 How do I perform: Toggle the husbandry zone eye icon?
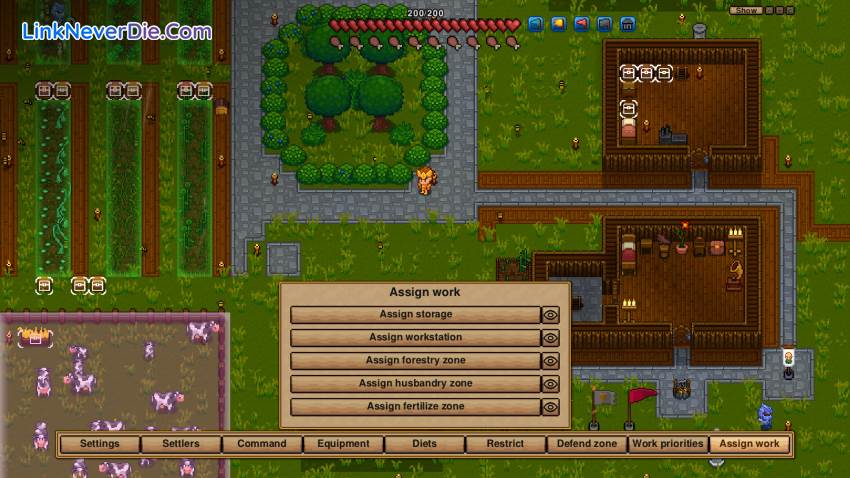tap(550, 383)
